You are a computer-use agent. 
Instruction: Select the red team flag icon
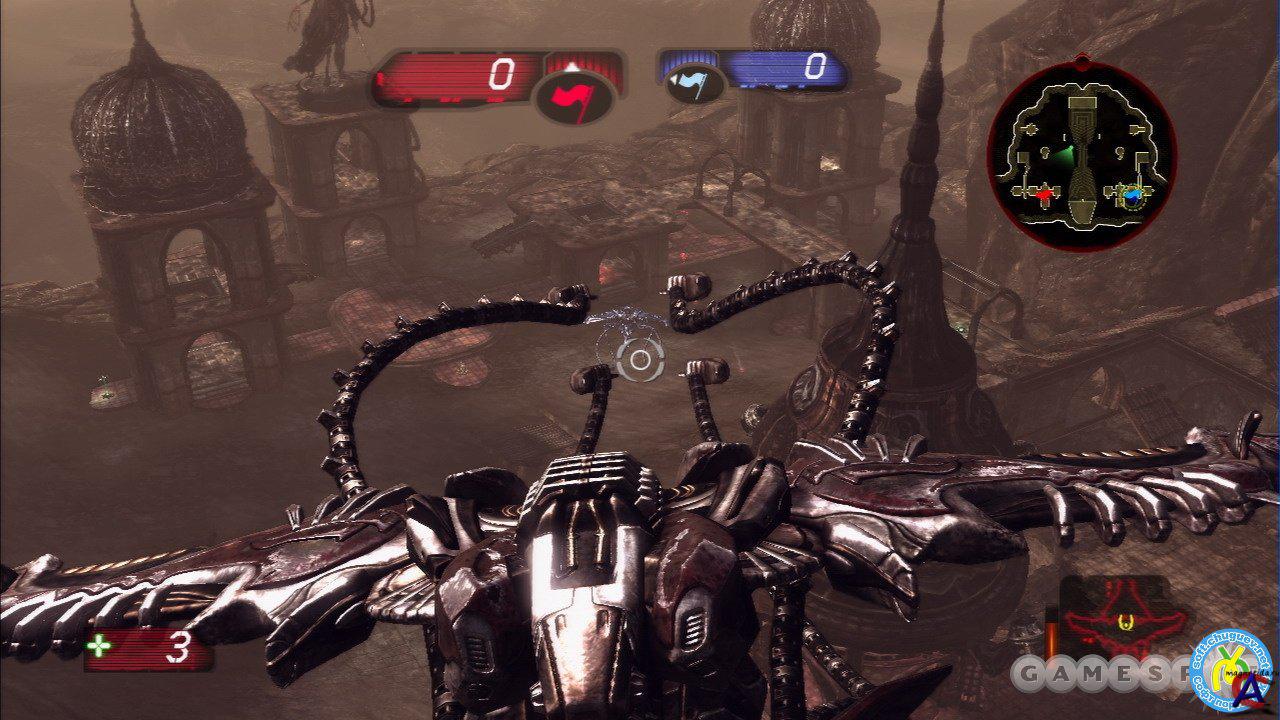[x=574, y=97]
